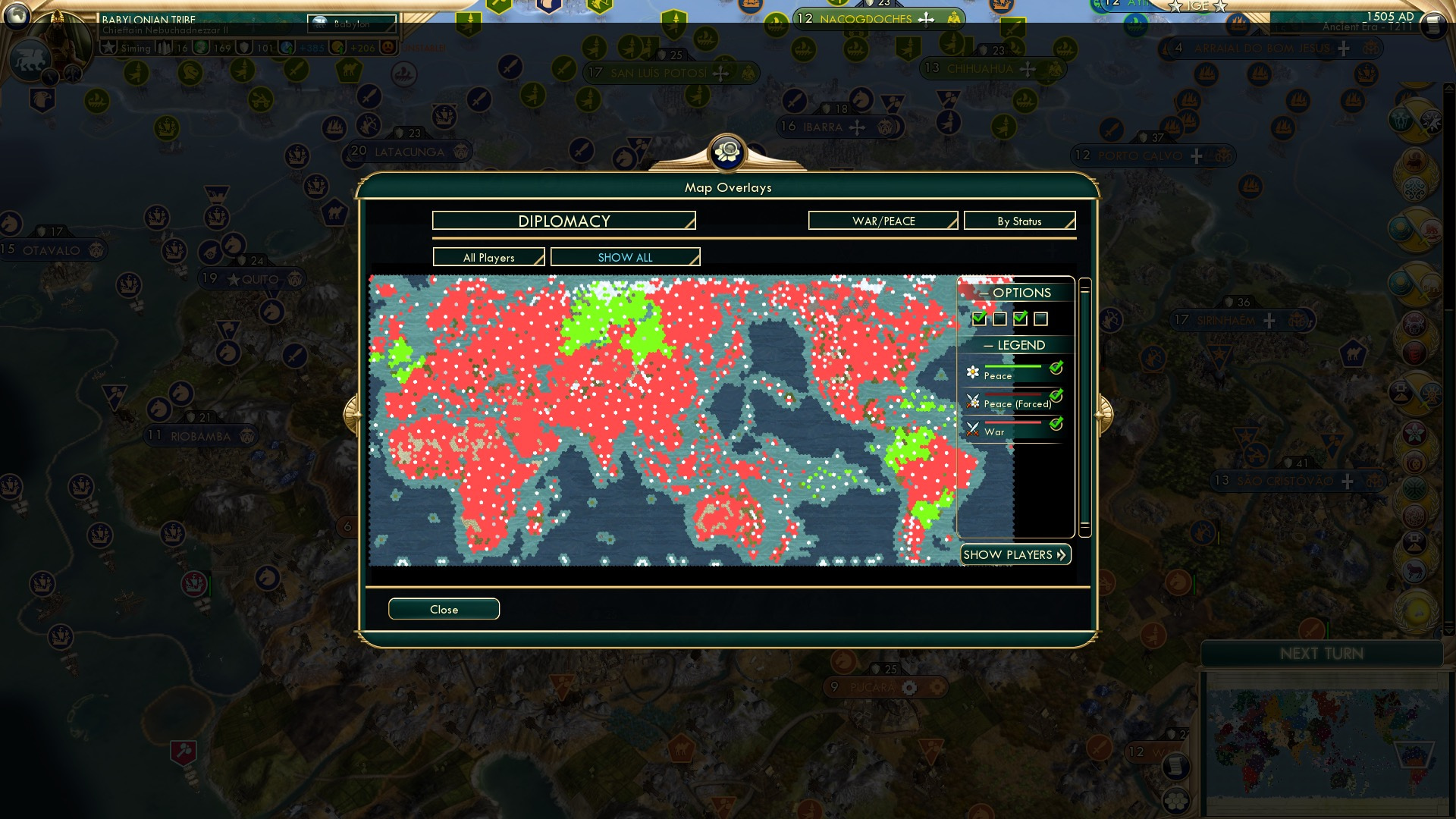Screen dimensions: 1456x819
Task: Click the green Peace color bar in the legend
Action: (1013, 366)
